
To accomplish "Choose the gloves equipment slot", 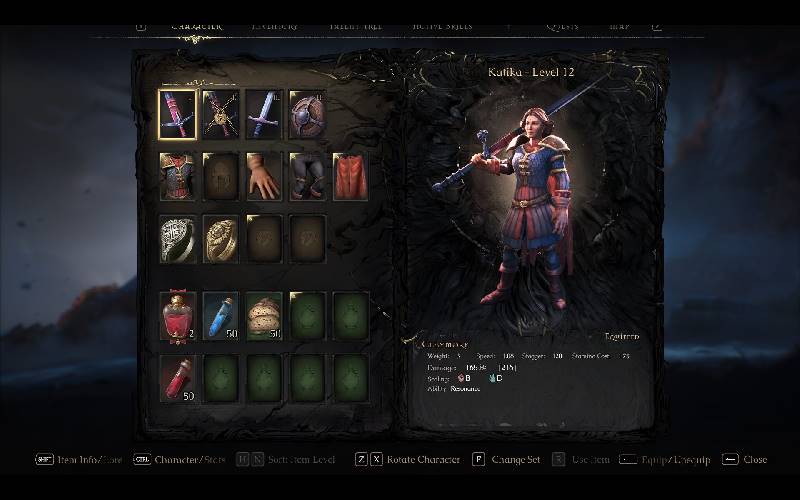I will [264, 176].
